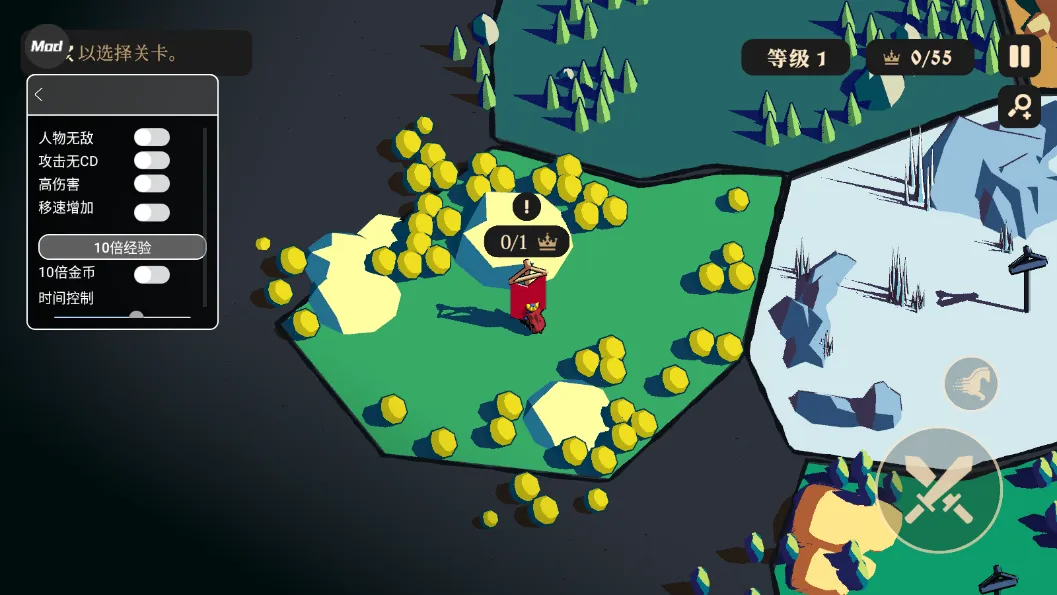
Task: Activate the 10倍经验 button
Action: coord(122,247)
